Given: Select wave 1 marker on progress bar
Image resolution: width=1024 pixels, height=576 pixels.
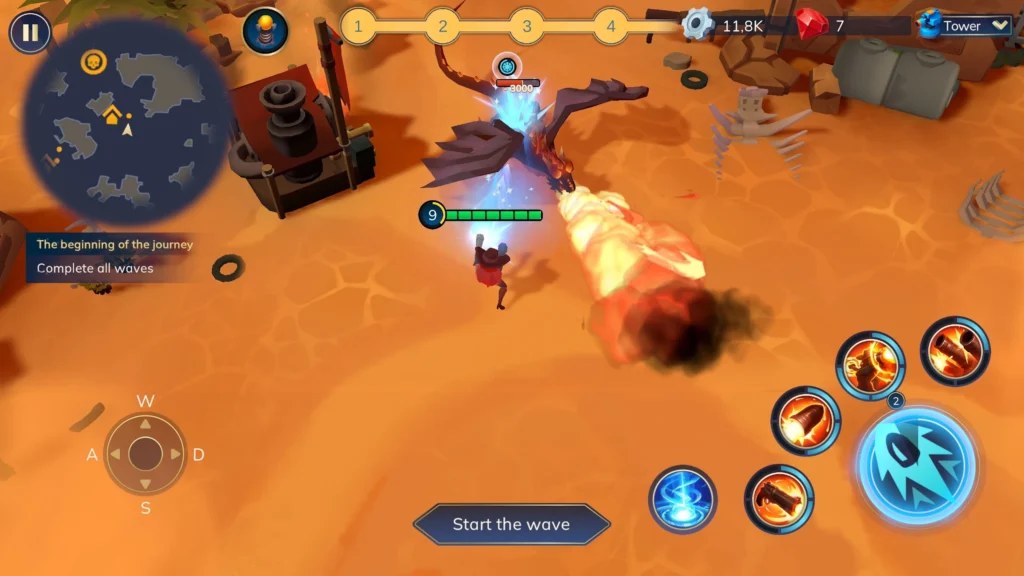Looking at the screenshot, I should [359, 26].
